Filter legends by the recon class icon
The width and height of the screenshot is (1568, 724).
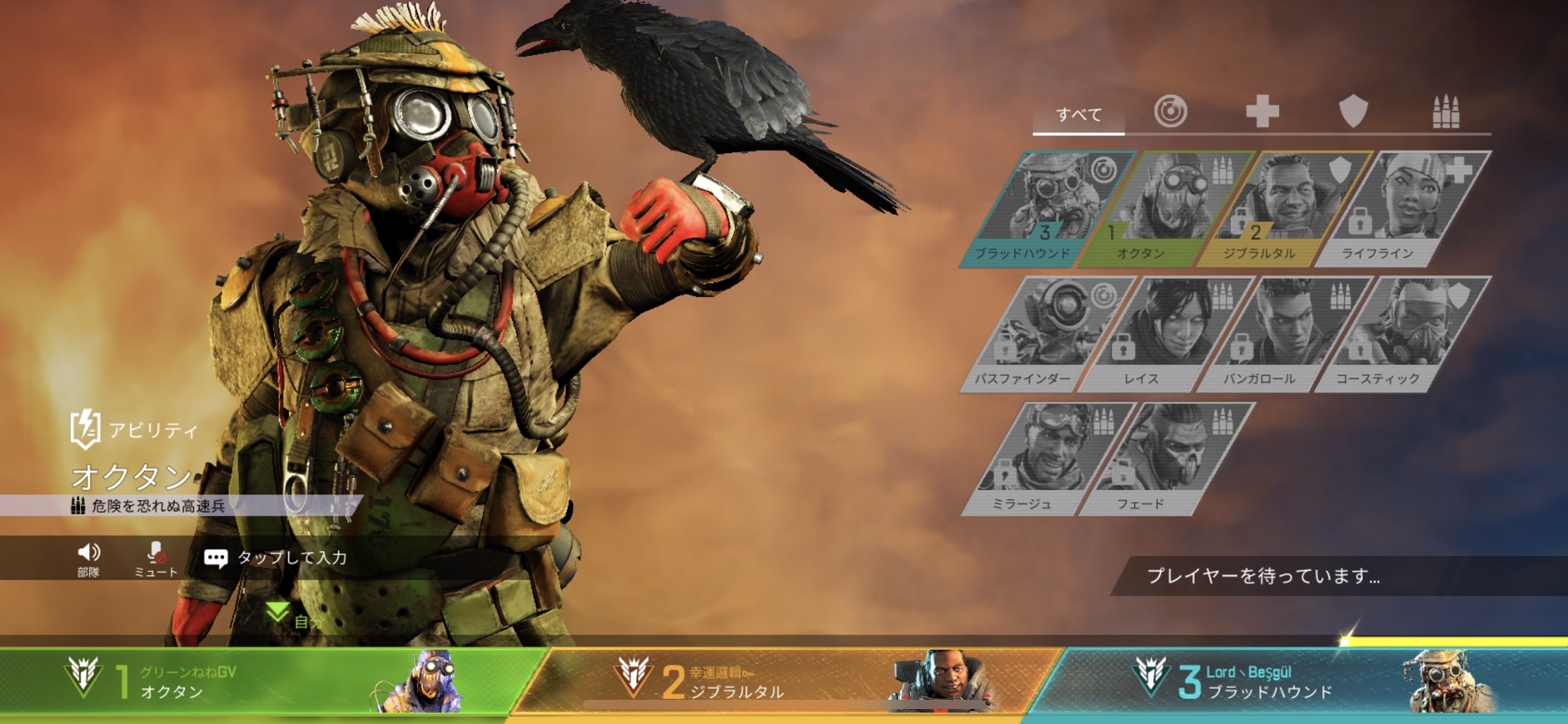1170,112
